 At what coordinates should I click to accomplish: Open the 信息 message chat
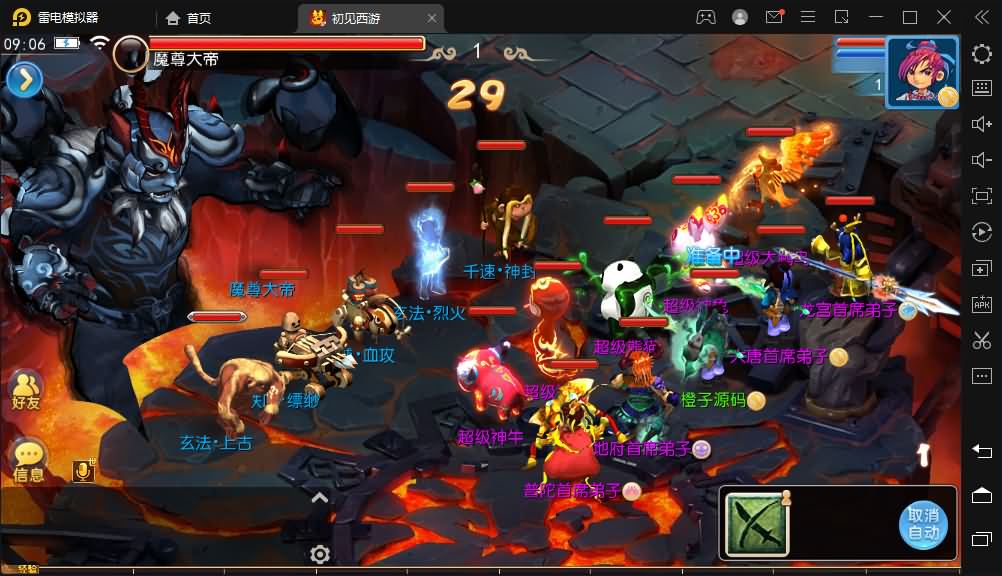(28, 461)
